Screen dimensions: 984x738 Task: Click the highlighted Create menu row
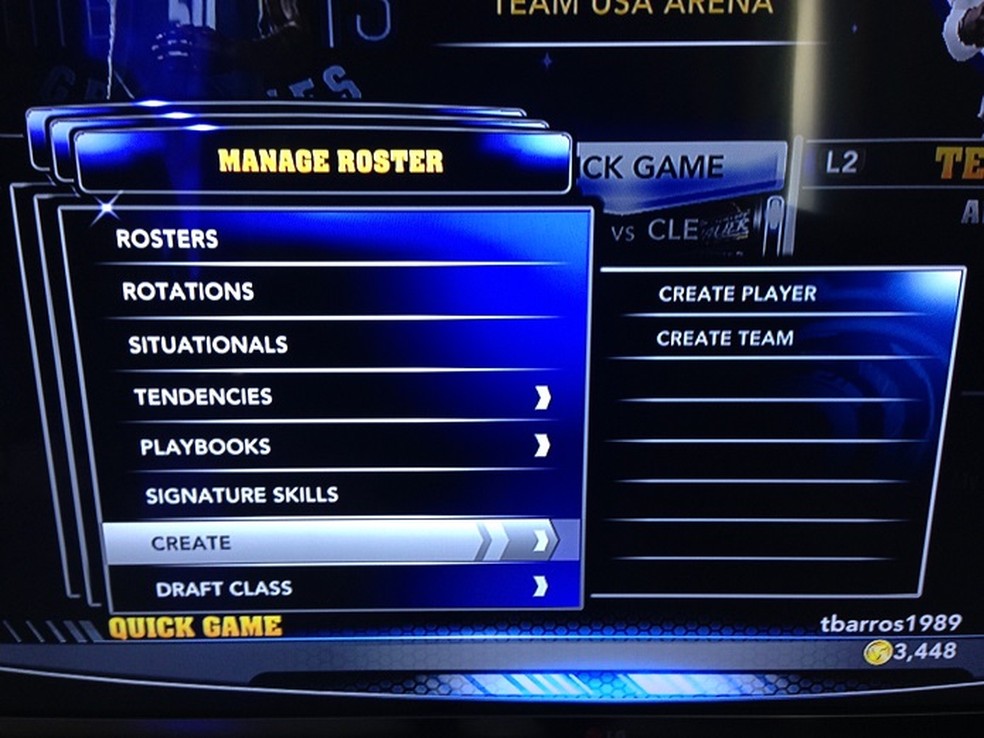(191, 543)
